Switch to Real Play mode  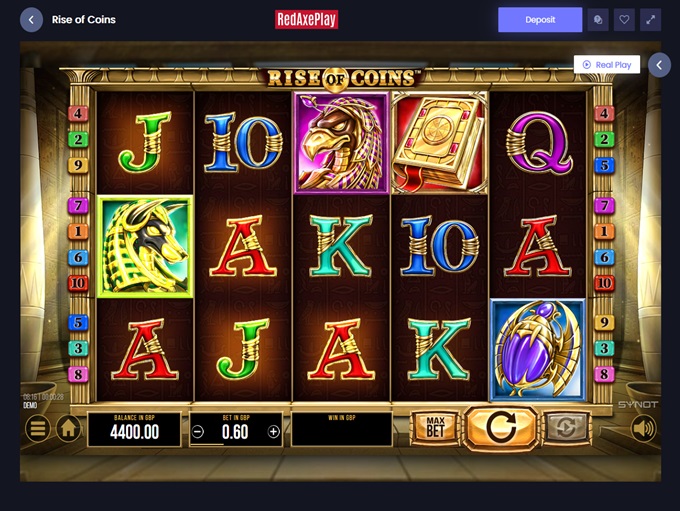606,65
